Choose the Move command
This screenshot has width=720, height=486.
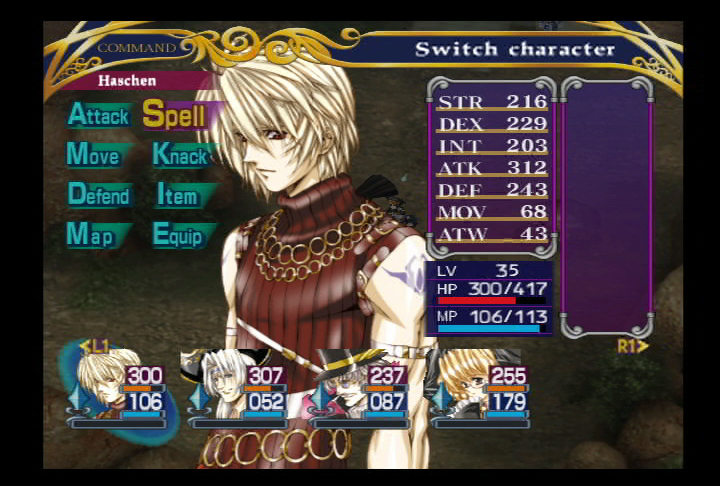coord(94,155)
